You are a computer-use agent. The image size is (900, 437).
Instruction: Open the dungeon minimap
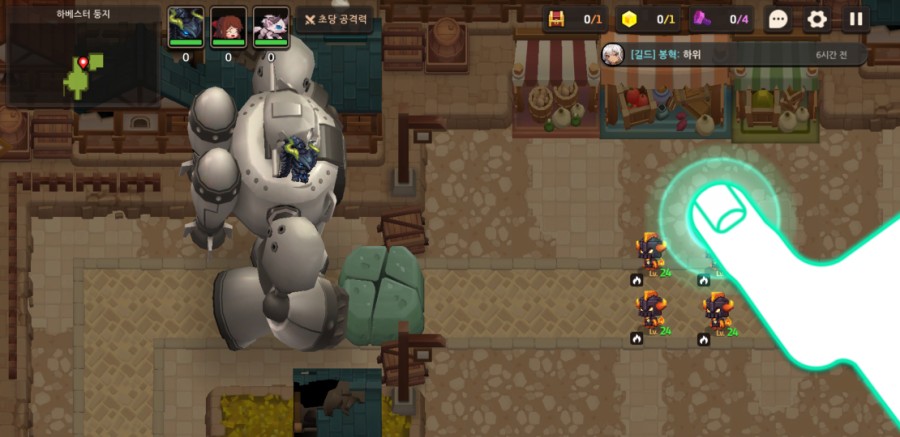click(x=82, y=62)
